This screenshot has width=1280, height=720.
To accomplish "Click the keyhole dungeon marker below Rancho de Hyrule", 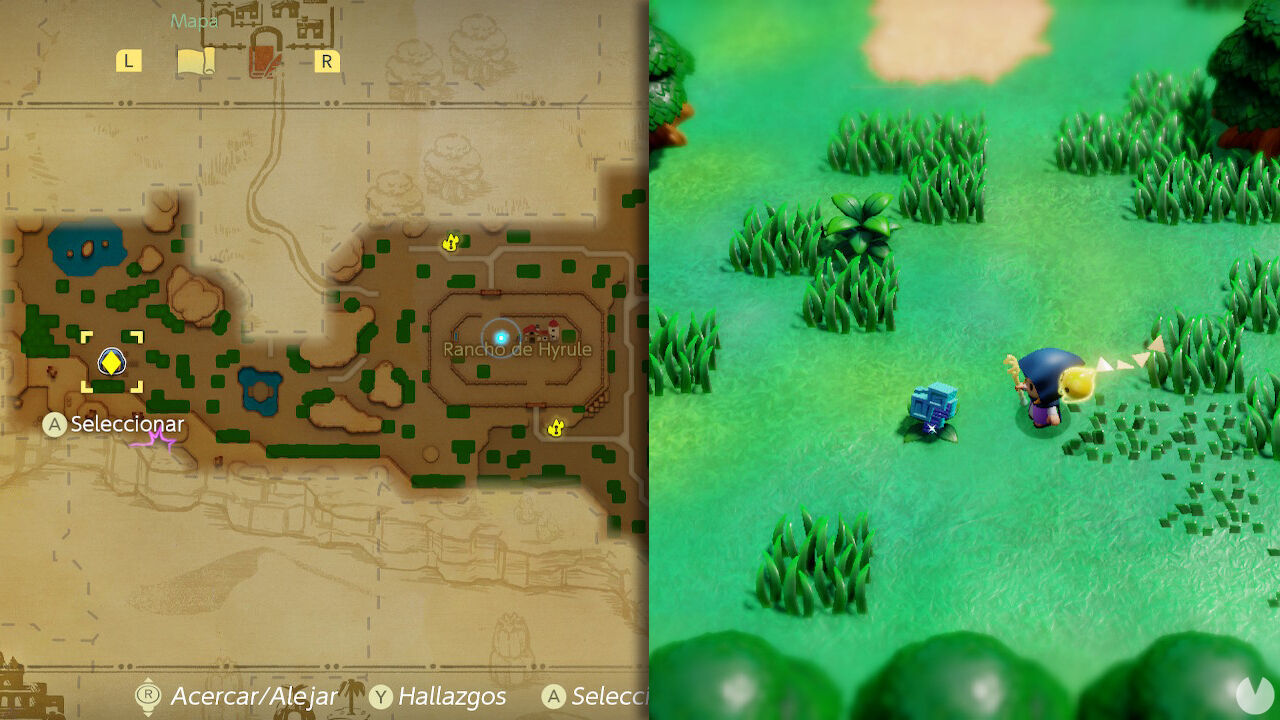I will point(554,425).
